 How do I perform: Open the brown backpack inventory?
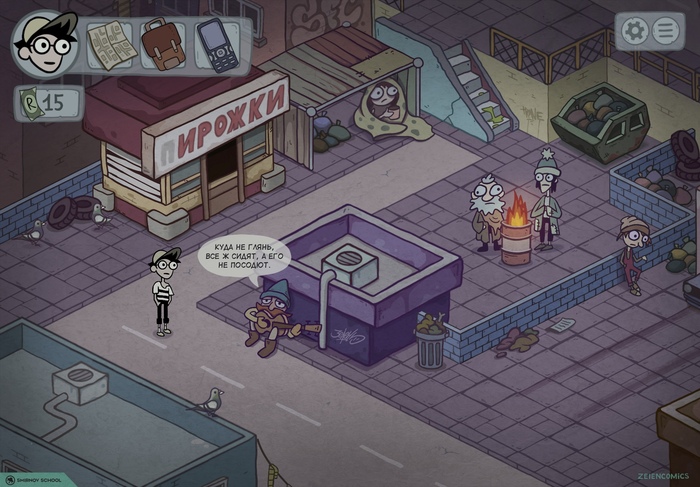163,44
